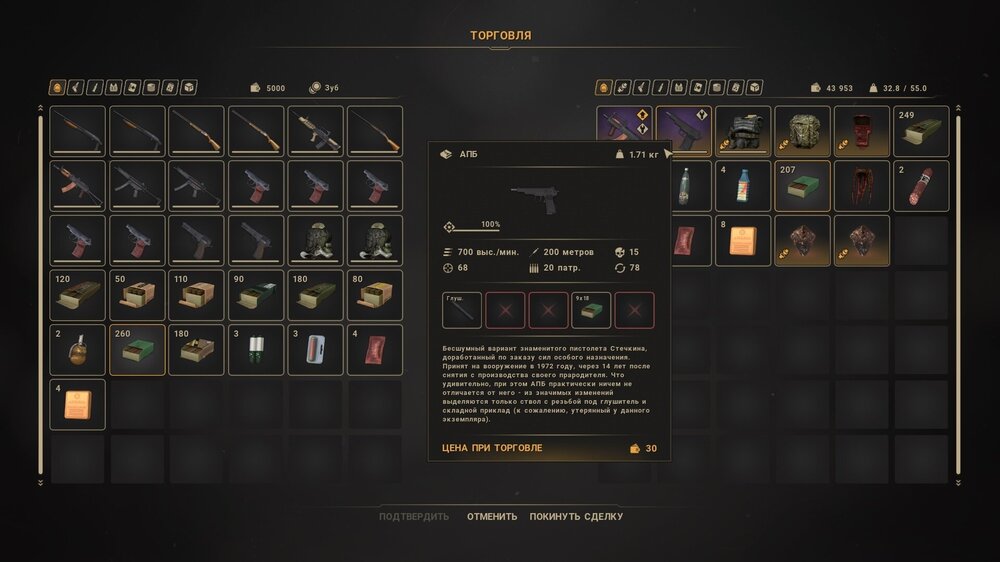The width and height of the screenshot is (1000, 562).
Task: Choose your orange box stack of 8
Action: (x=743, y=240)
